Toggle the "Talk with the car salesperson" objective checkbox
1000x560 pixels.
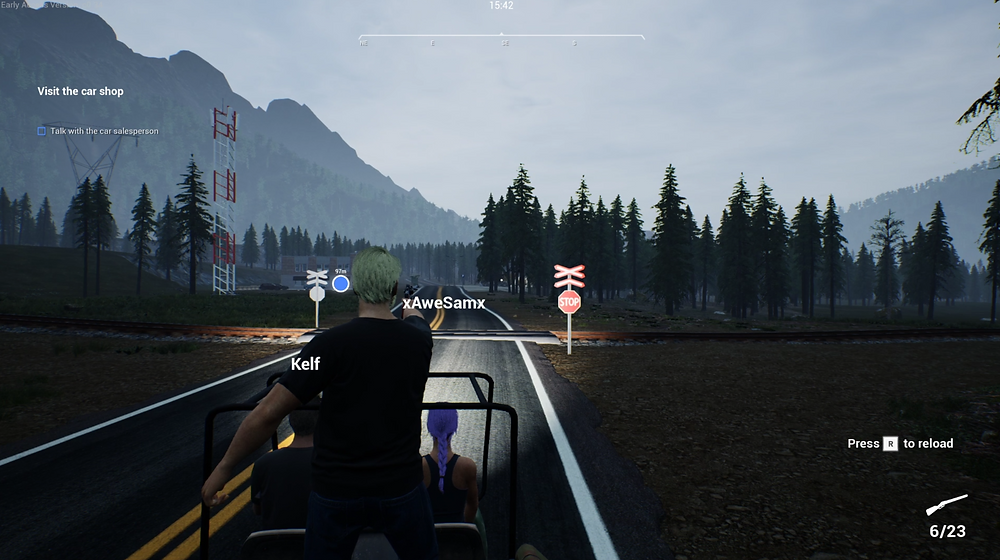41,131
